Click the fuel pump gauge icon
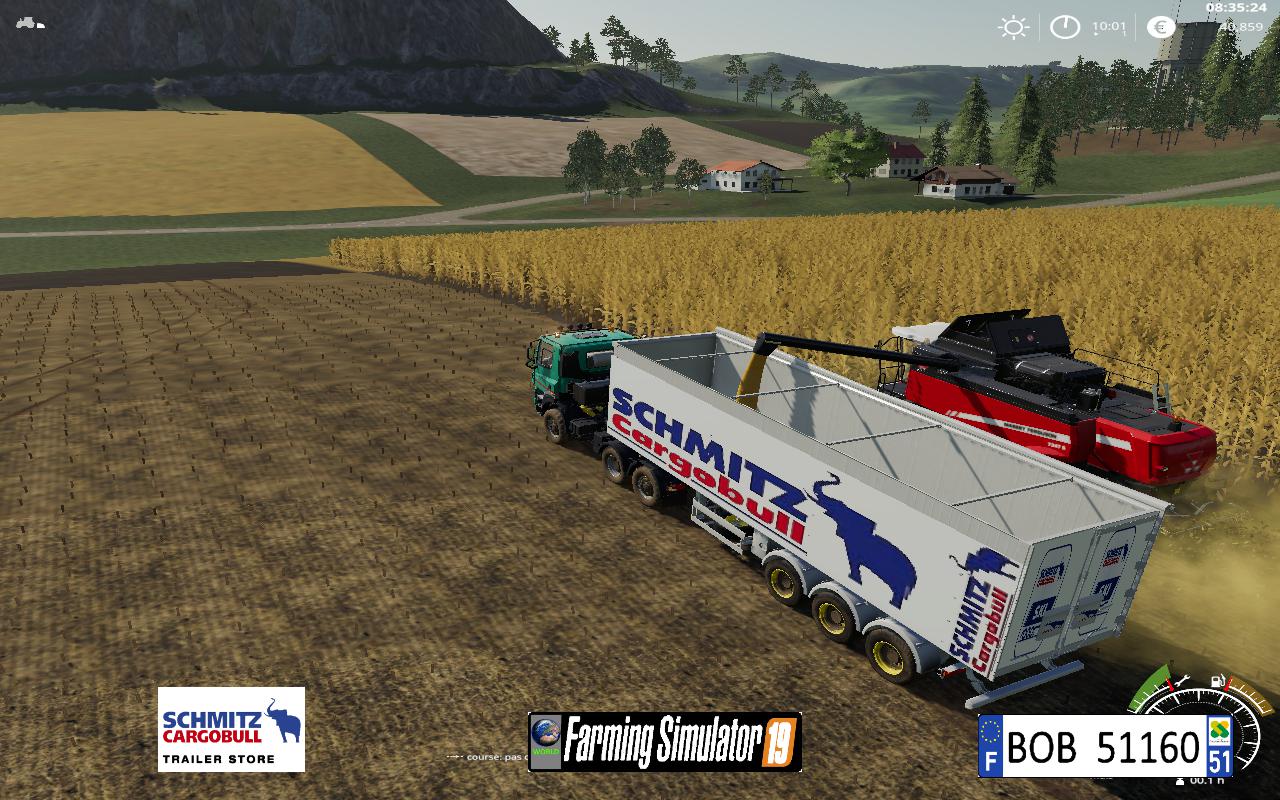This screenshot has height=800, width=1280. 1218,682
